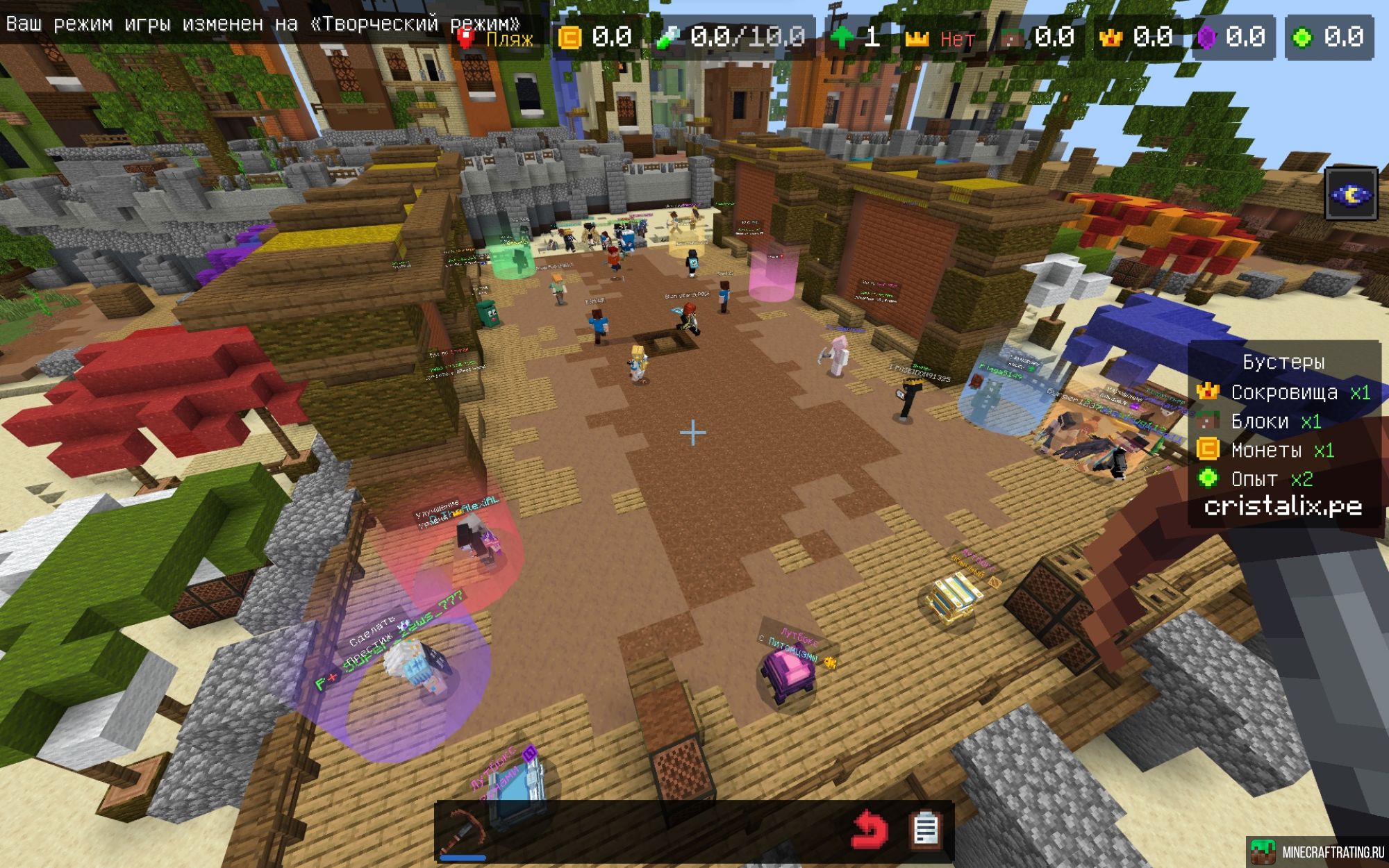Select the pickaxe hotbar slot
This screenshot has width=1389, height=868.
pyautogui.click(x=463, y=831)
